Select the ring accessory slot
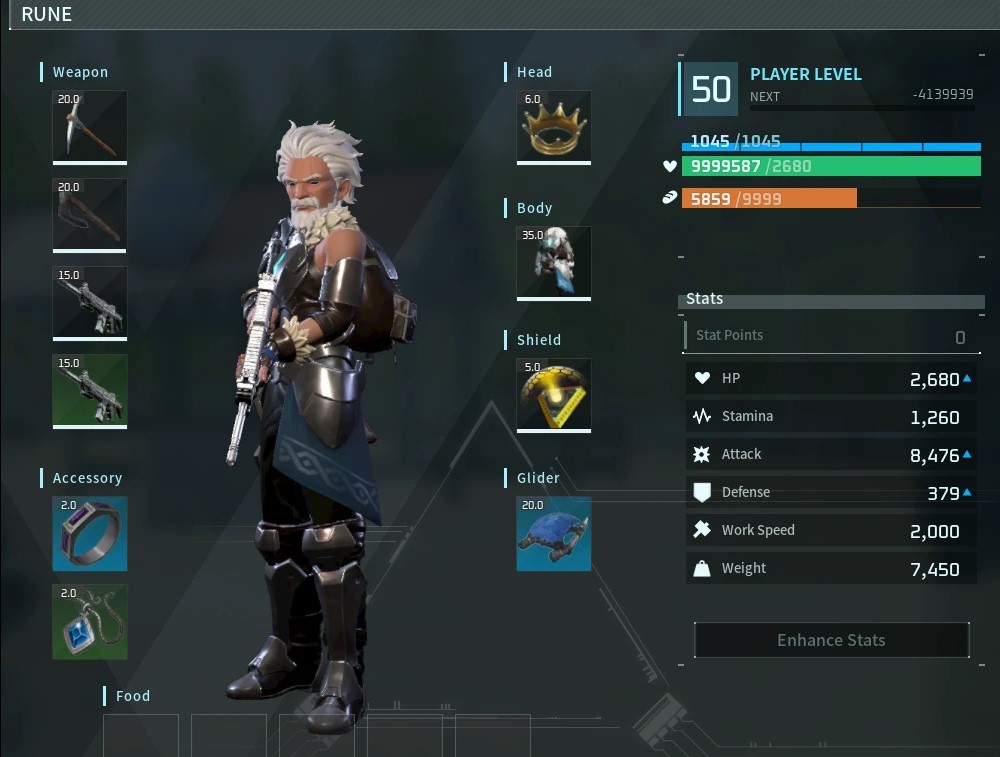Screen dimensions: 1000x757 pyautogui.click(x=90, y=533)
